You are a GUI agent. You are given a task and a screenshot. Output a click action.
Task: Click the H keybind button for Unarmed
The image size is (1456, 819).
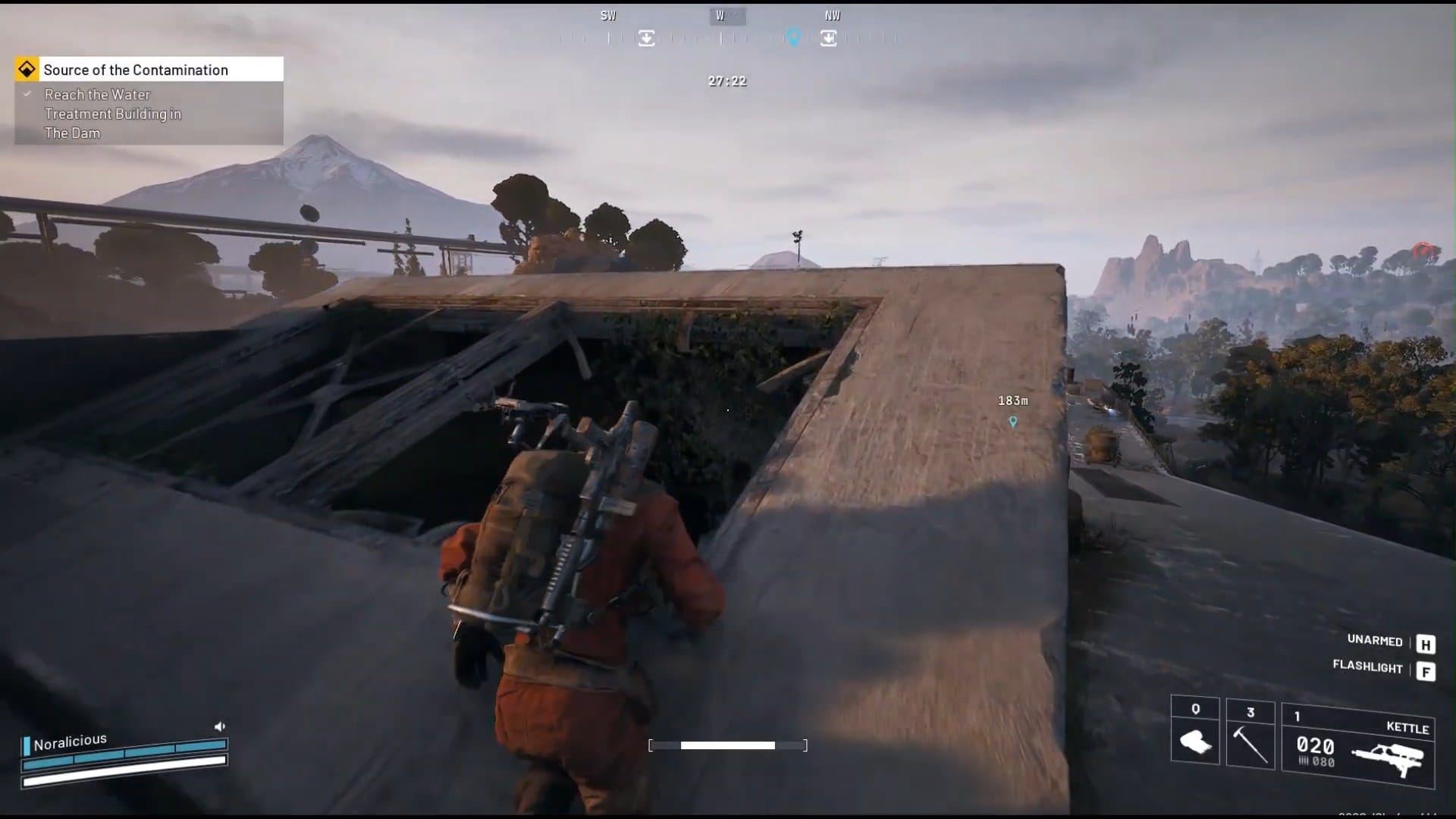tap(1427, 644)
